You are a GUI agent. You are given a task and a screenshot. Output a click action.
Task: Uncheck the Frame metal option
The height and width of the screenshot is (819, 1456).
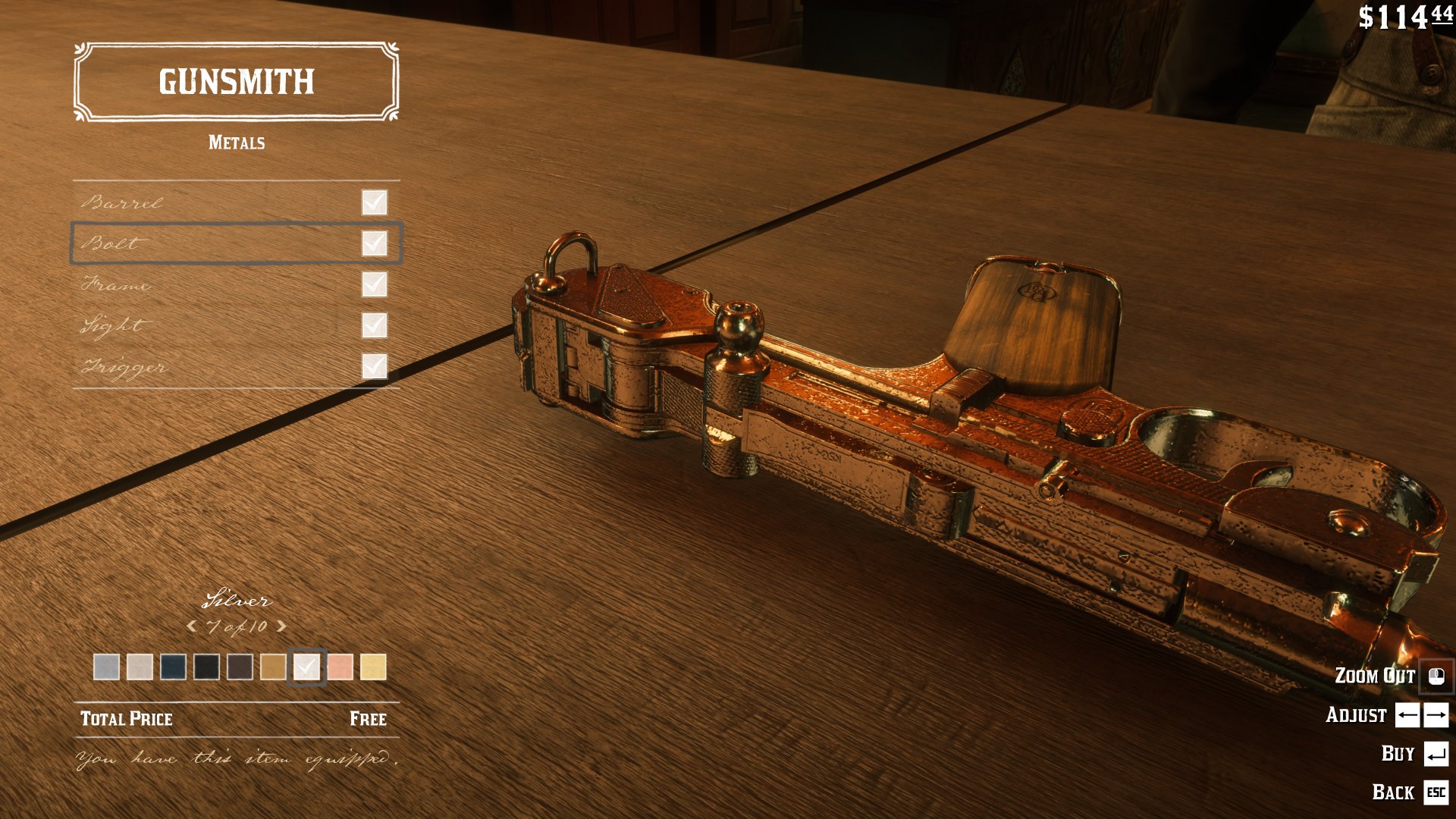pyautogui.click(x=374, y=285)
